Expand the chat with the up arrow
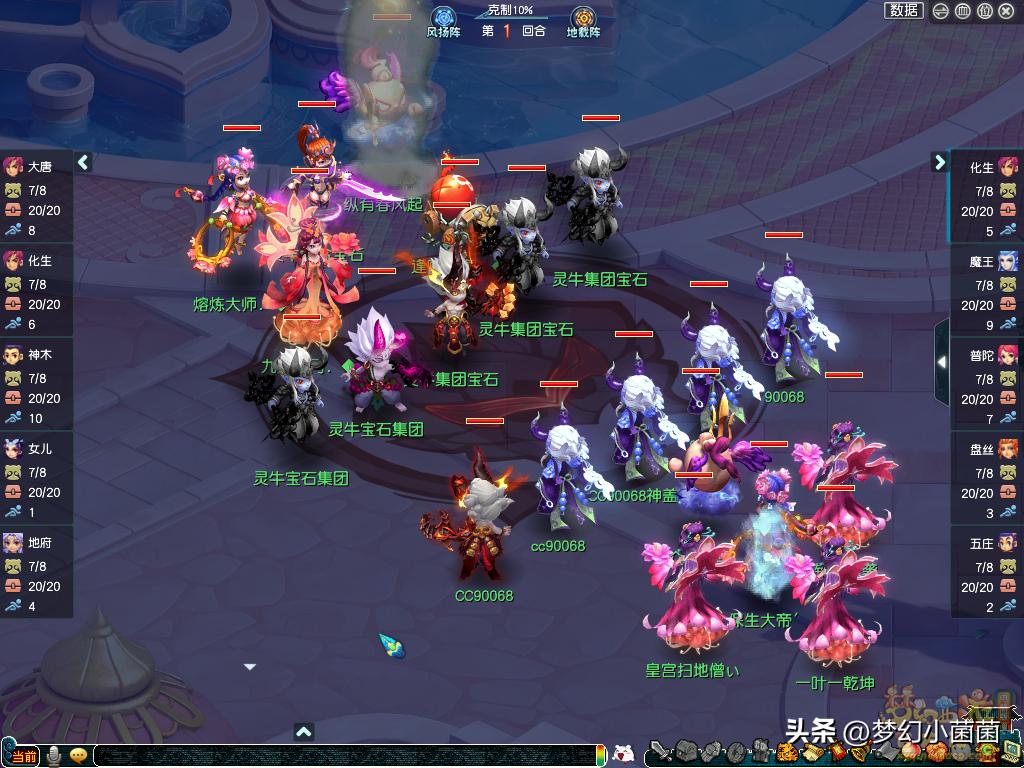Image resolution: width=1024 pixels, height=768 pixels. pos(305,732)
